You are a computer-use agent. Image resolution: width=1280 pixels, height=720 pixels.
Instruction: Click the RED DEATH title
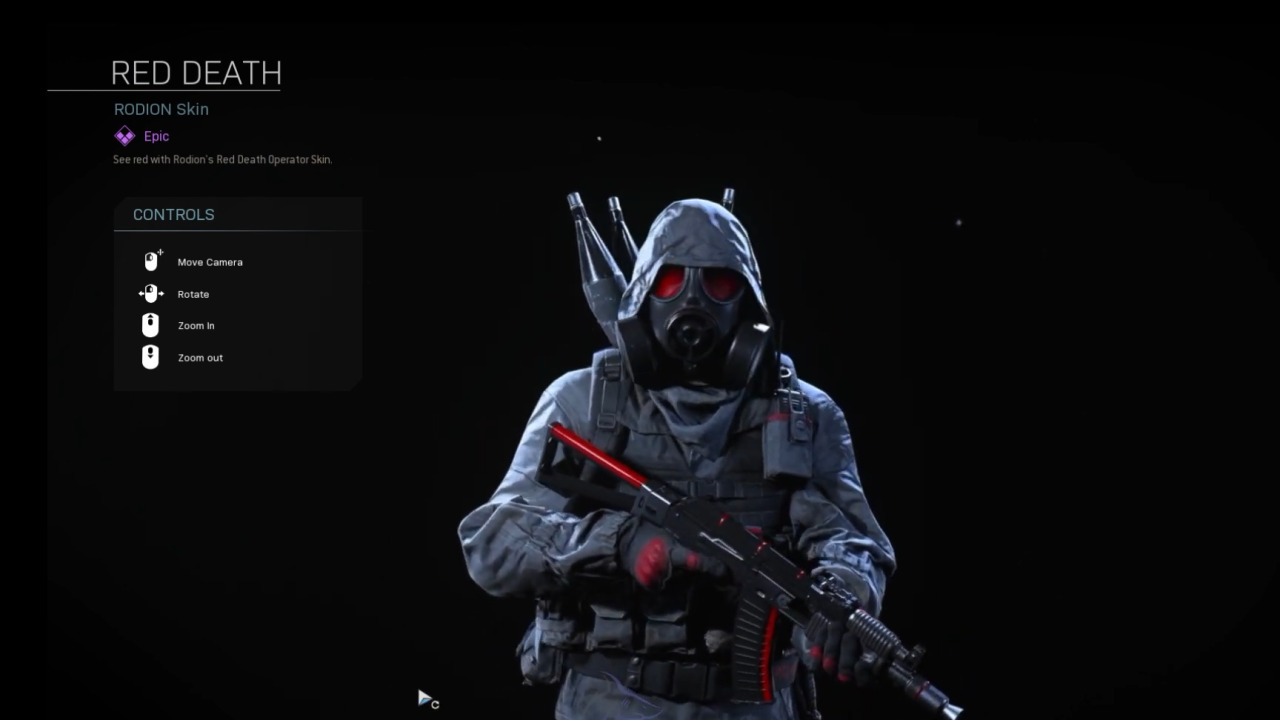point(196,73)
